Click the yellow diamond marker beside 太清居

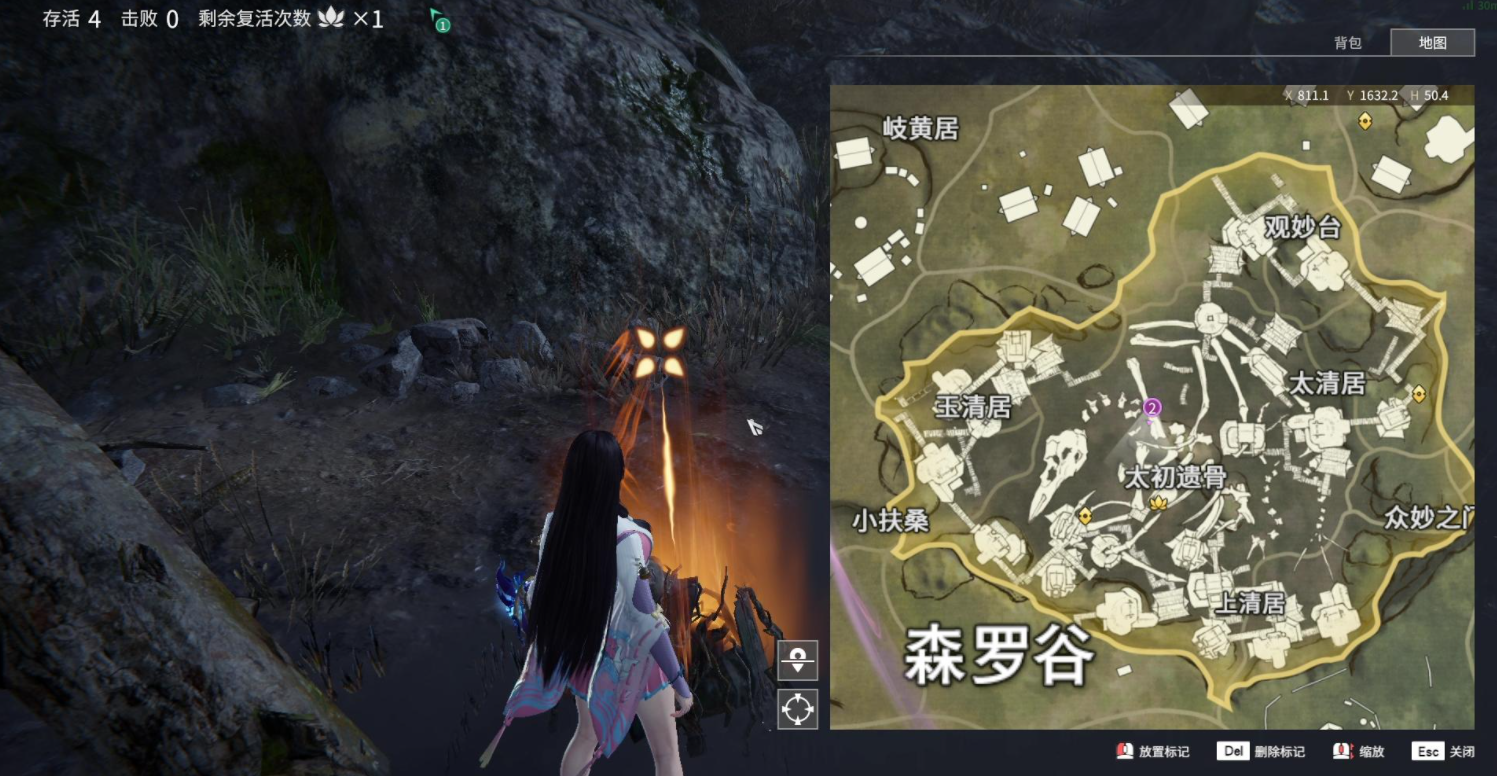(1418, 394)
